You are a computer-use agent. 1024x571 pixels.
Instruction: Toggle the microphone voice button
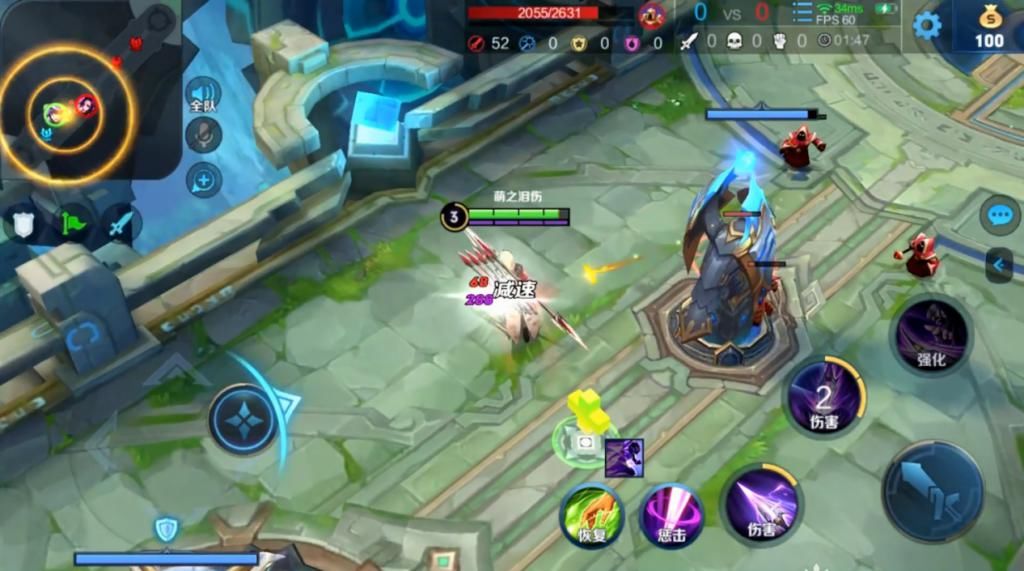tap(204, 135)
